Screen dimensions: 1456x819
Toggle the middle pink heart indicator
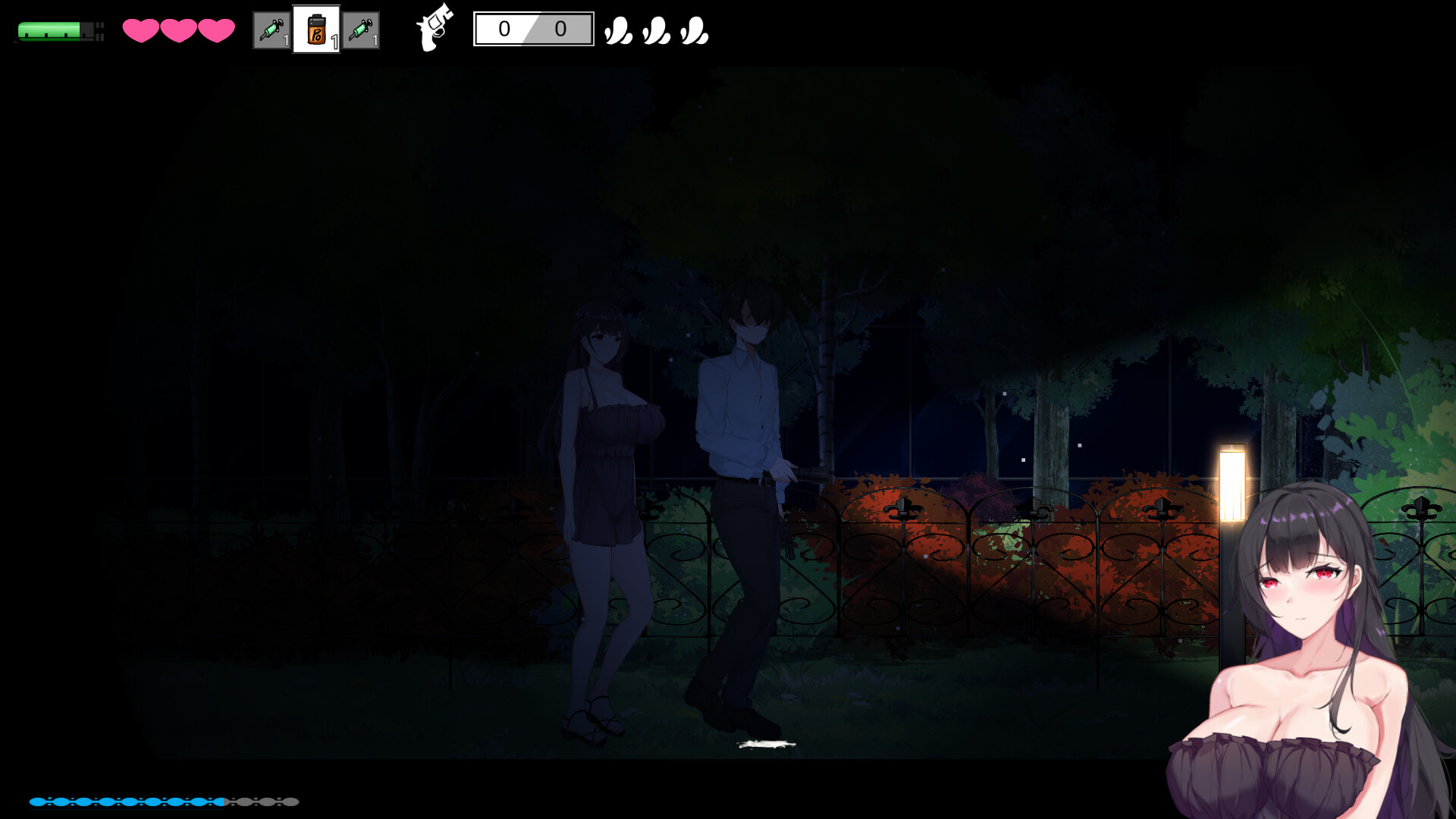(177, 32)
